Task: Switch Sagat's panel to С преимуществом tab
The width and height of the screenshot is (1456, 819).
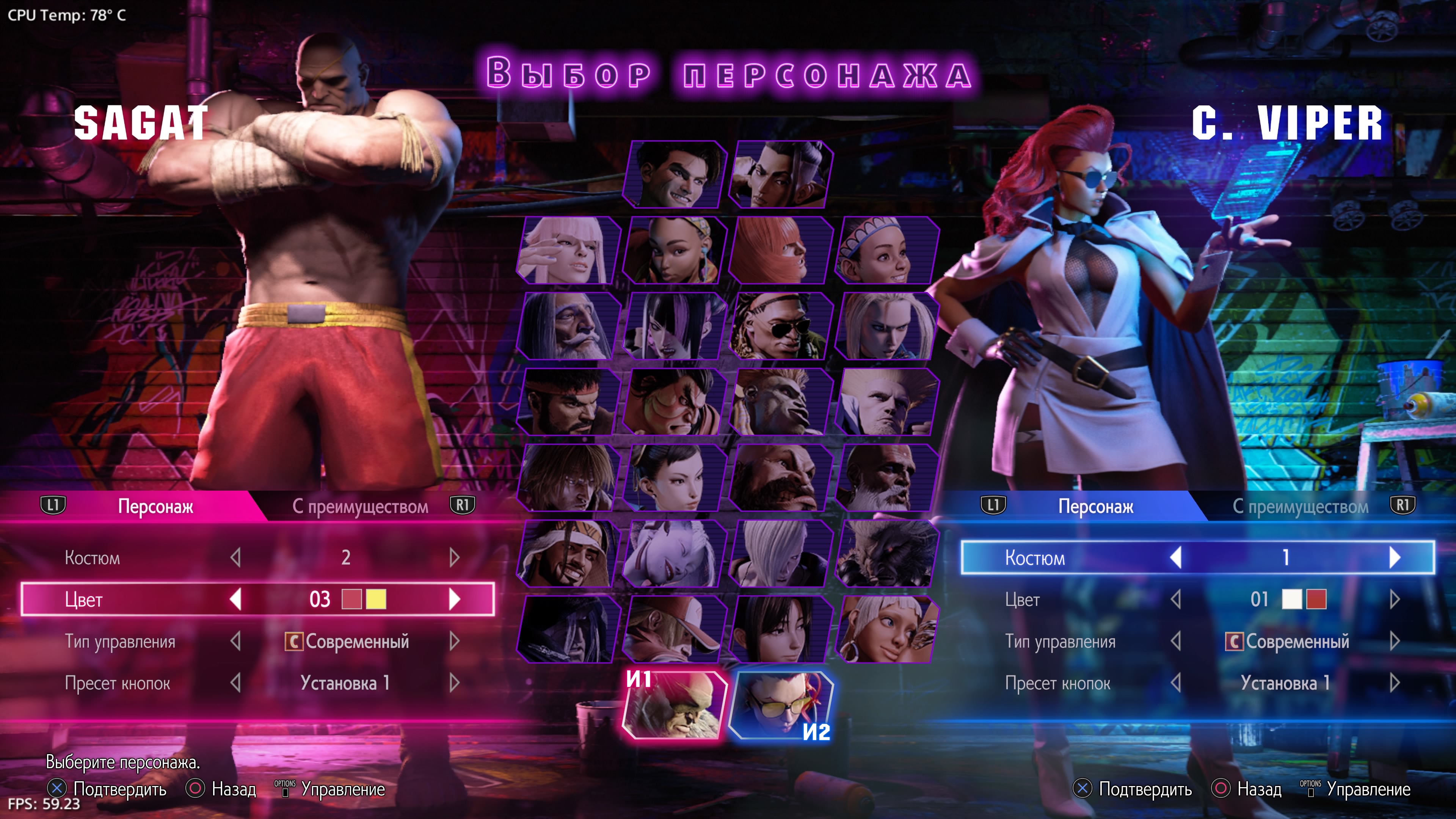Action: click(360, 507)
